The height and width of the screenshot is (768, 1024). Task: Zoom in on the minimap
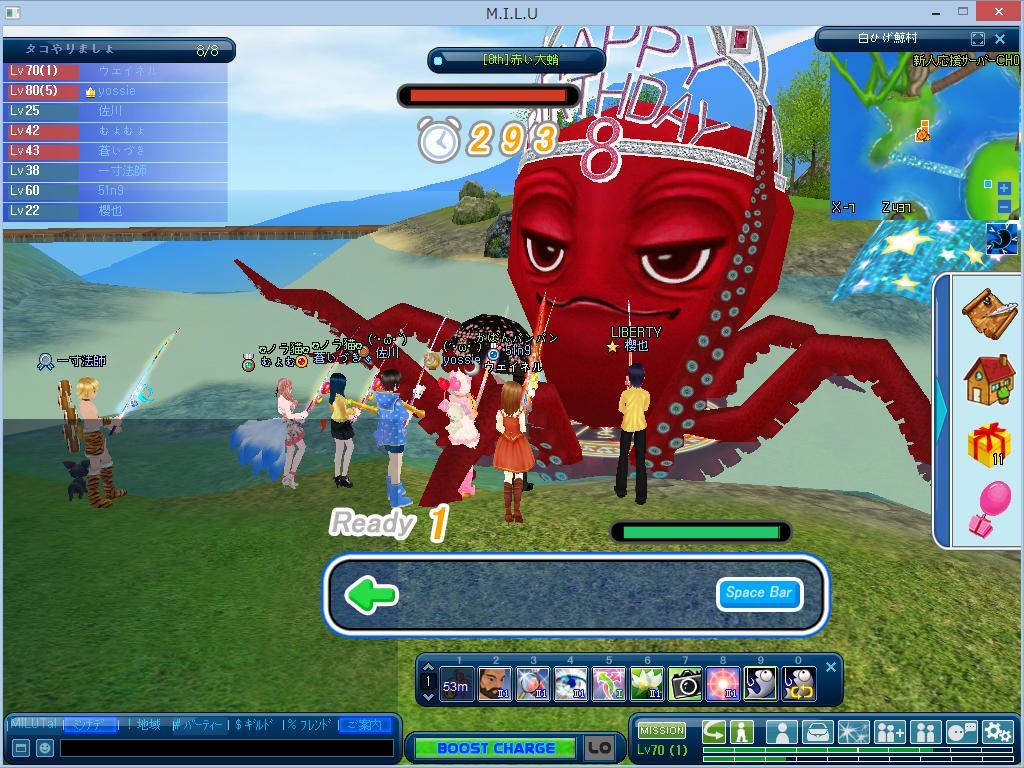point(1004,188)
